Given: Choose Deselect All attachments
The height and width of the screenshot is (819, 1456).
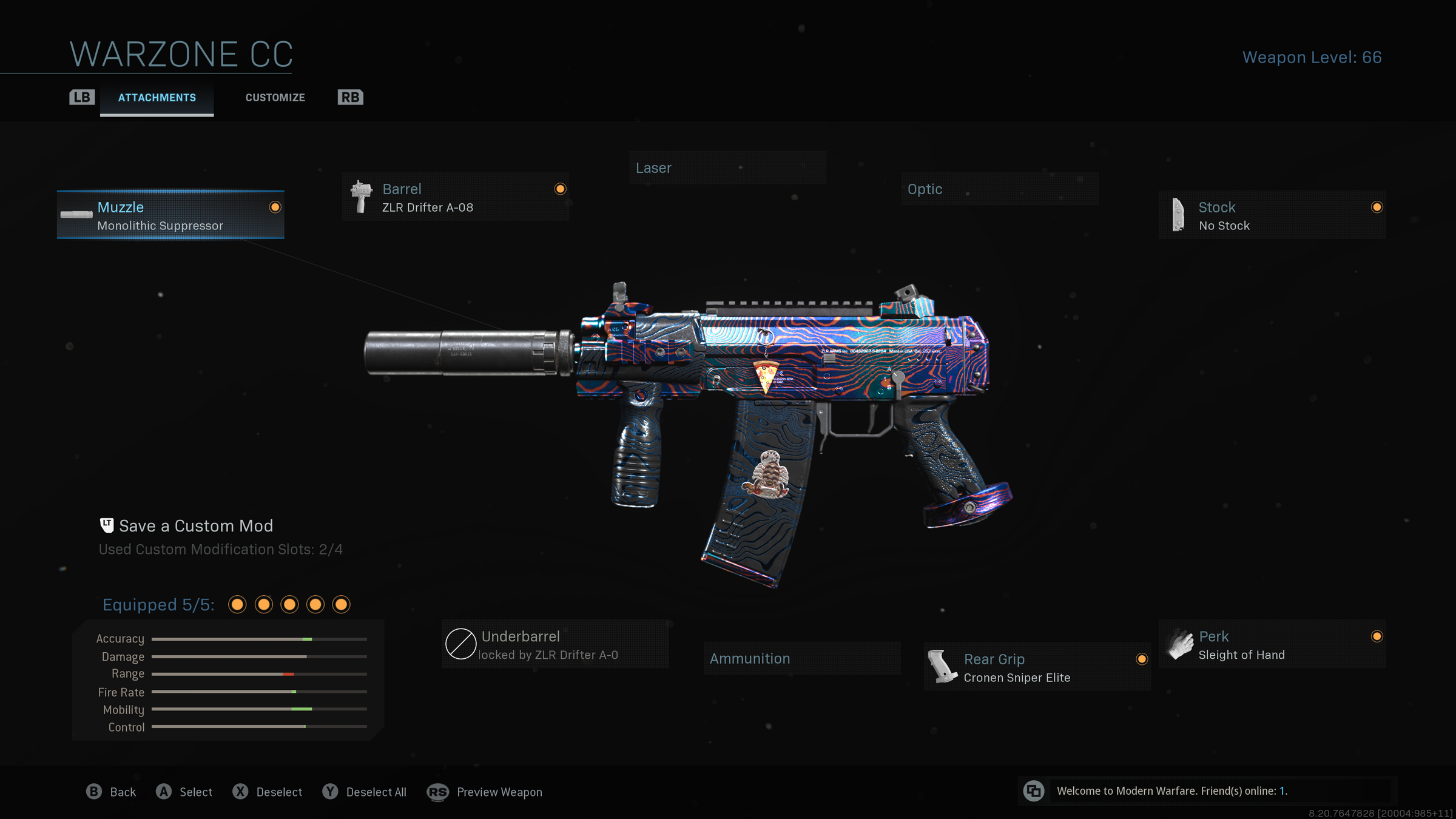Looking at the screenshot, I should click(x=365, y=792).
